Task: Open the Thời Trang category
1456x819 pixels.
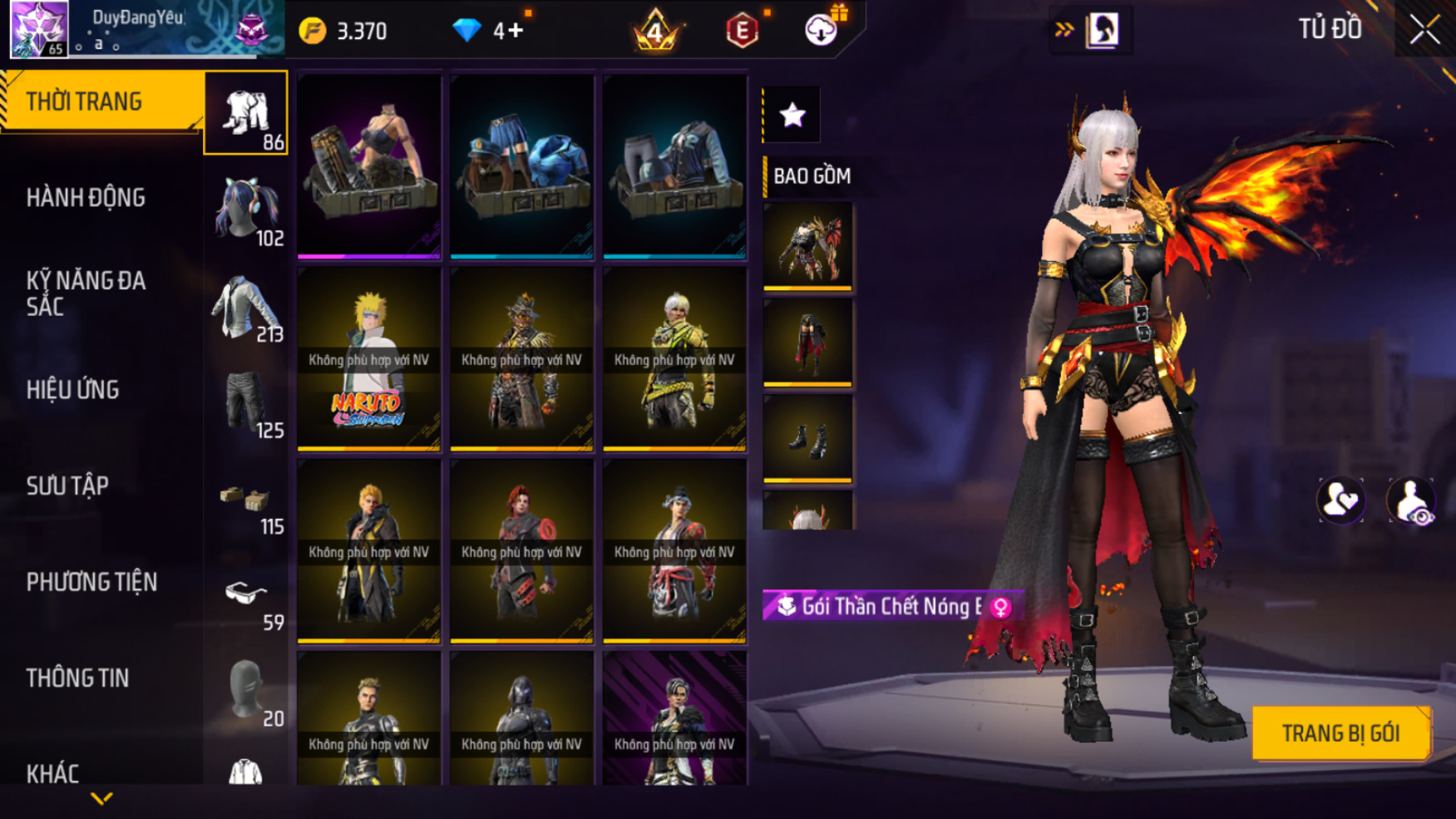Action: (x=101, y=101)
